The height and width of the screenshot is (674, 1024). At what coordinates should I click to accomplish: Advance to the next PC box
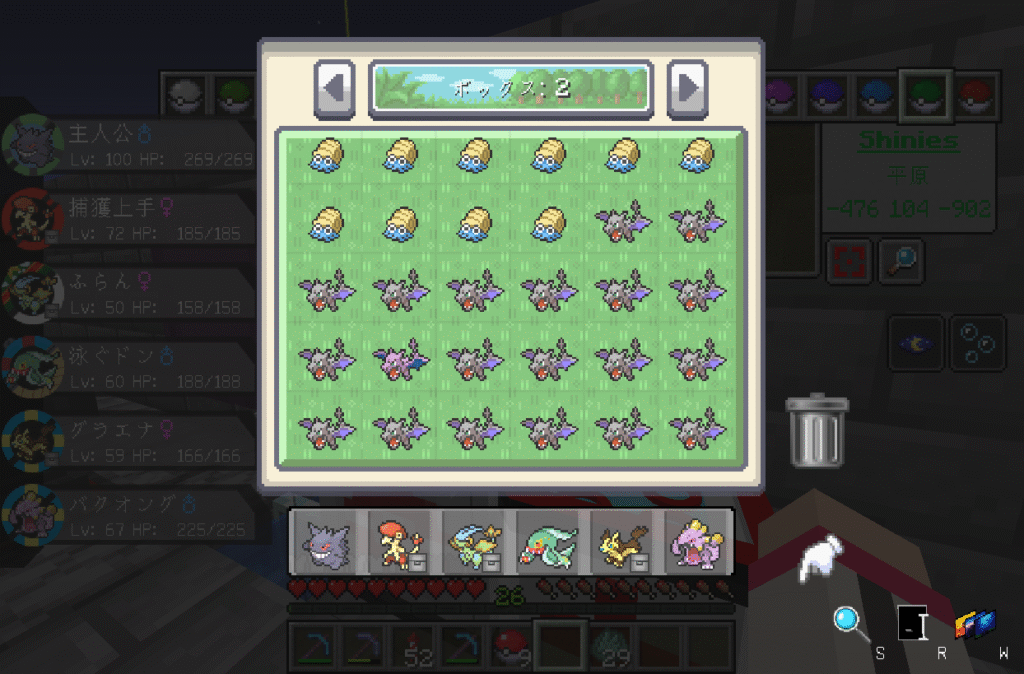point(688,88)
